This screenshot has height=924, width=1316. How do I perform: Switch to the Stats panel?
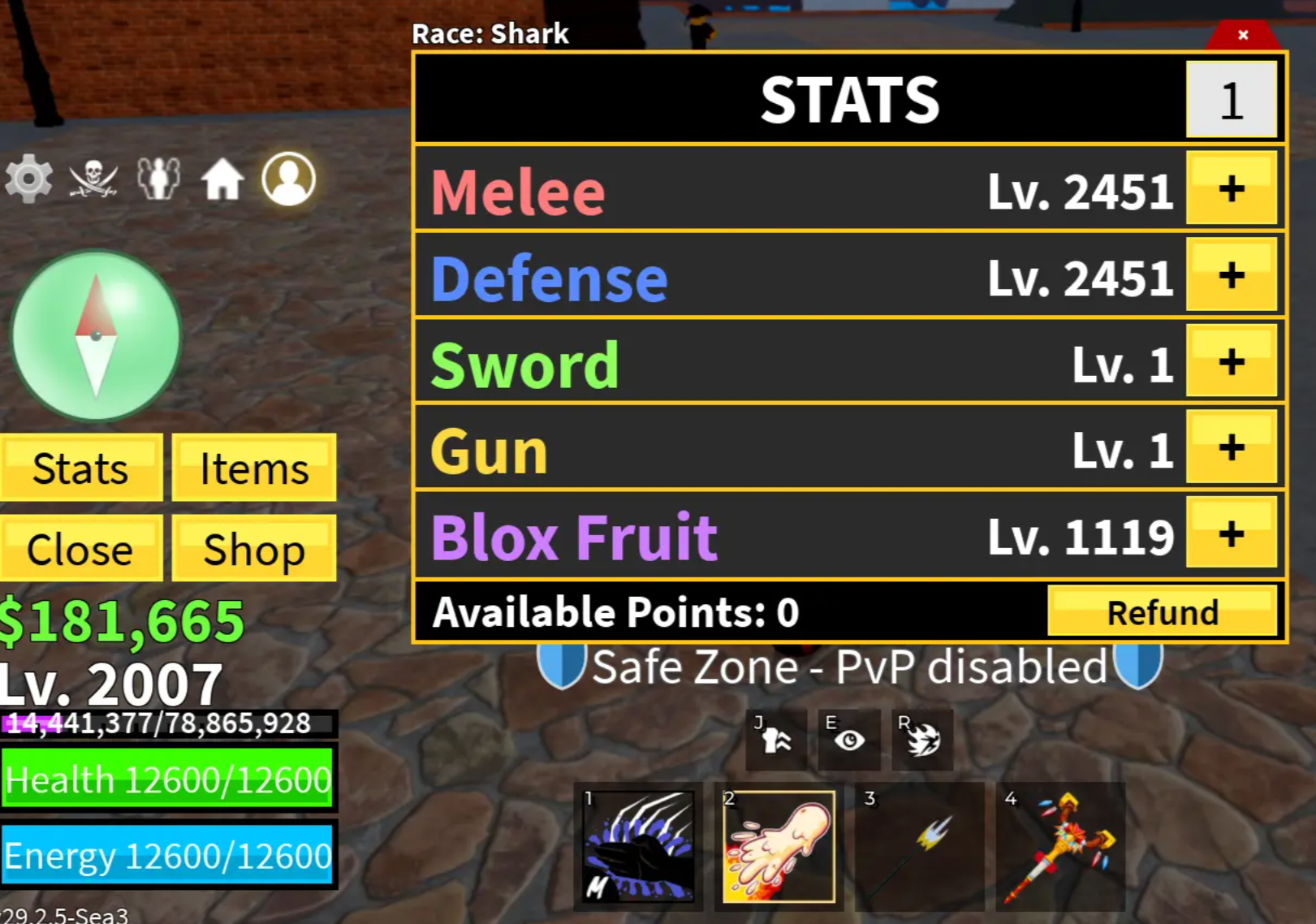(80, 468)
